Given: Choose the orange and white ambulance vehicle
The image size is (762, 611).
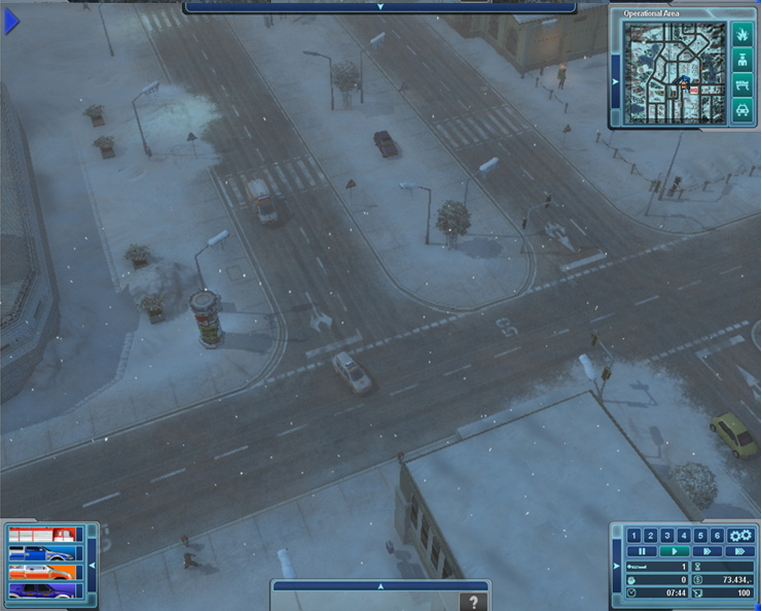Looking at the screenshot, I should point(42,572).
